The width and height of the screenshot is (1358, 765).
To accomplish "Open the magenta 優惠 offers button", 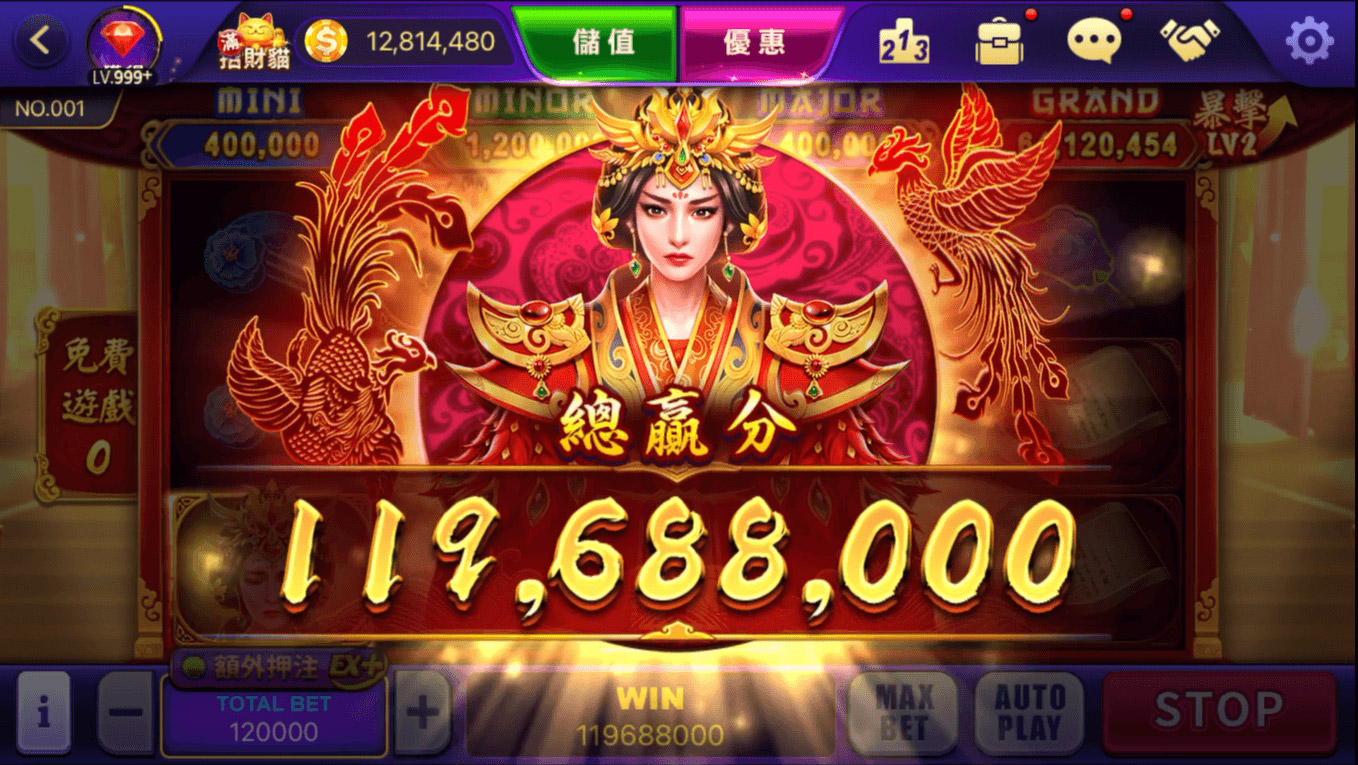I will [x=755, y=42].
